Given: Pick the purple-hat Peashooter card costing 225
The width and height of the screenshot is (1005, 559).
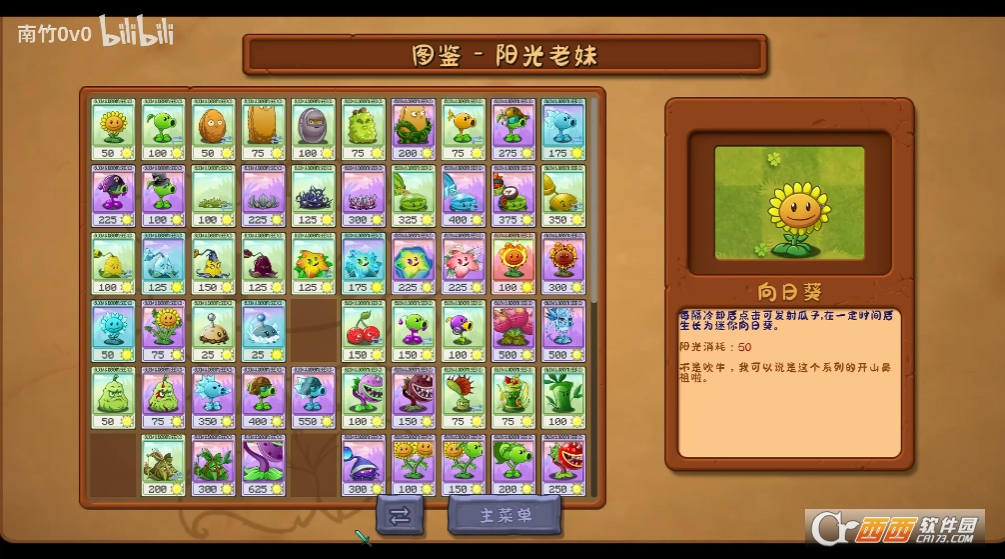Looking at the screenshot, I should click(114, 196).
